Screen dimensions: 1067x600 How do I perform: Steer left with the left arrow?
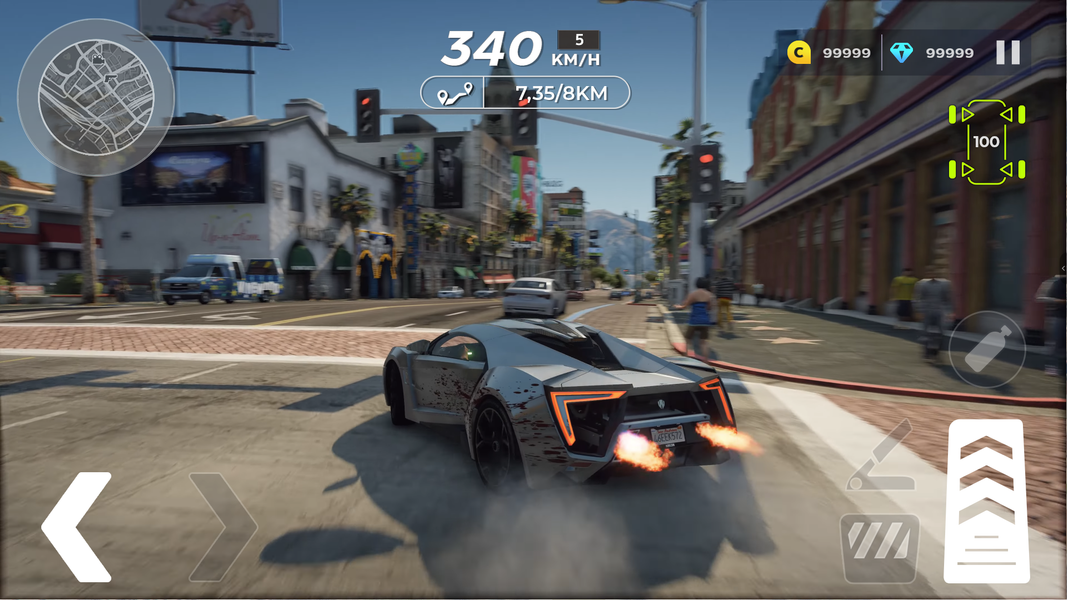click(77, 527)
